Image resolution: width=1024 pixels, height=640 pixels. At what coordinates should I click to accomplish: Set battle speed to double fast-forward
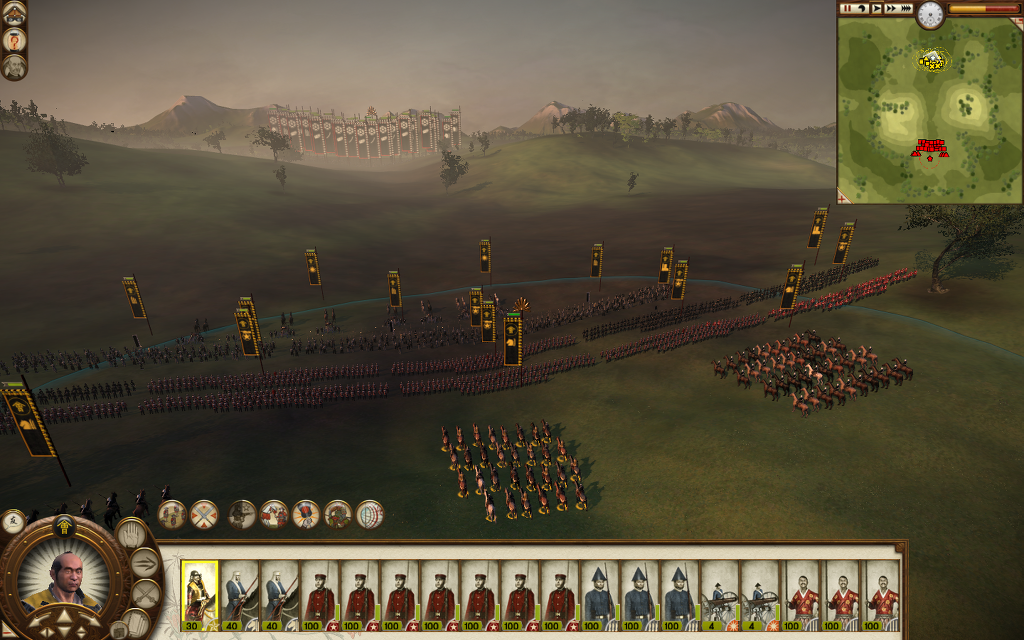click(891, 8)
